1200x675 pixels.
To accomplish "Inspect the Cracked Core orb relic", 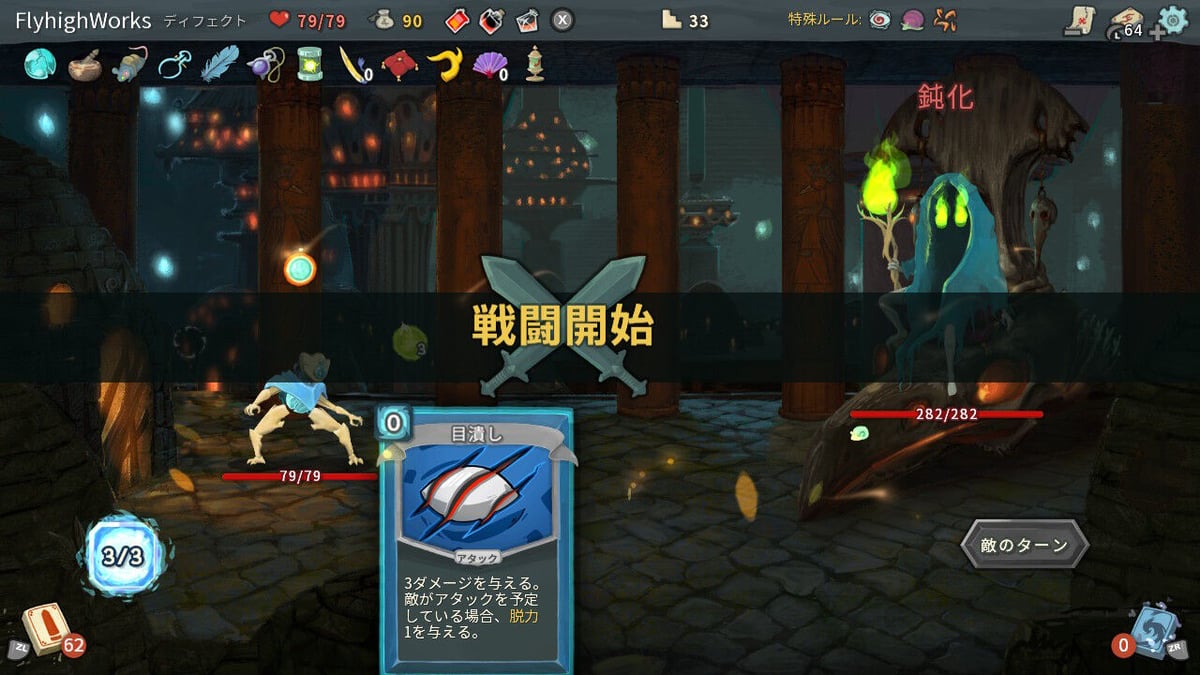I will click(x=39, y=65).
